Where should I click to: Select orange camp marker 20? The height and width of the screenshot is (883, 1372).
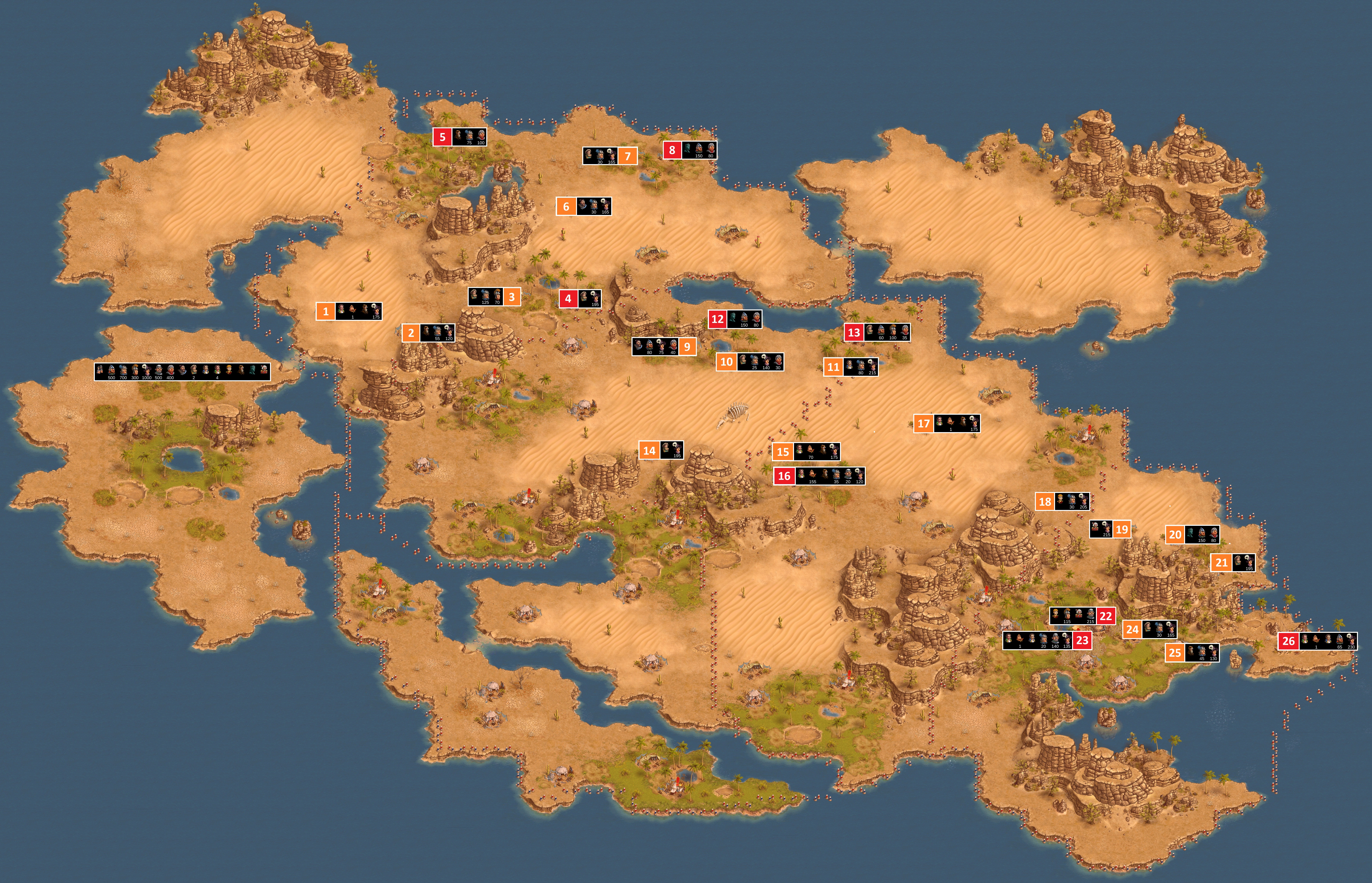[x=1175, y=534]
